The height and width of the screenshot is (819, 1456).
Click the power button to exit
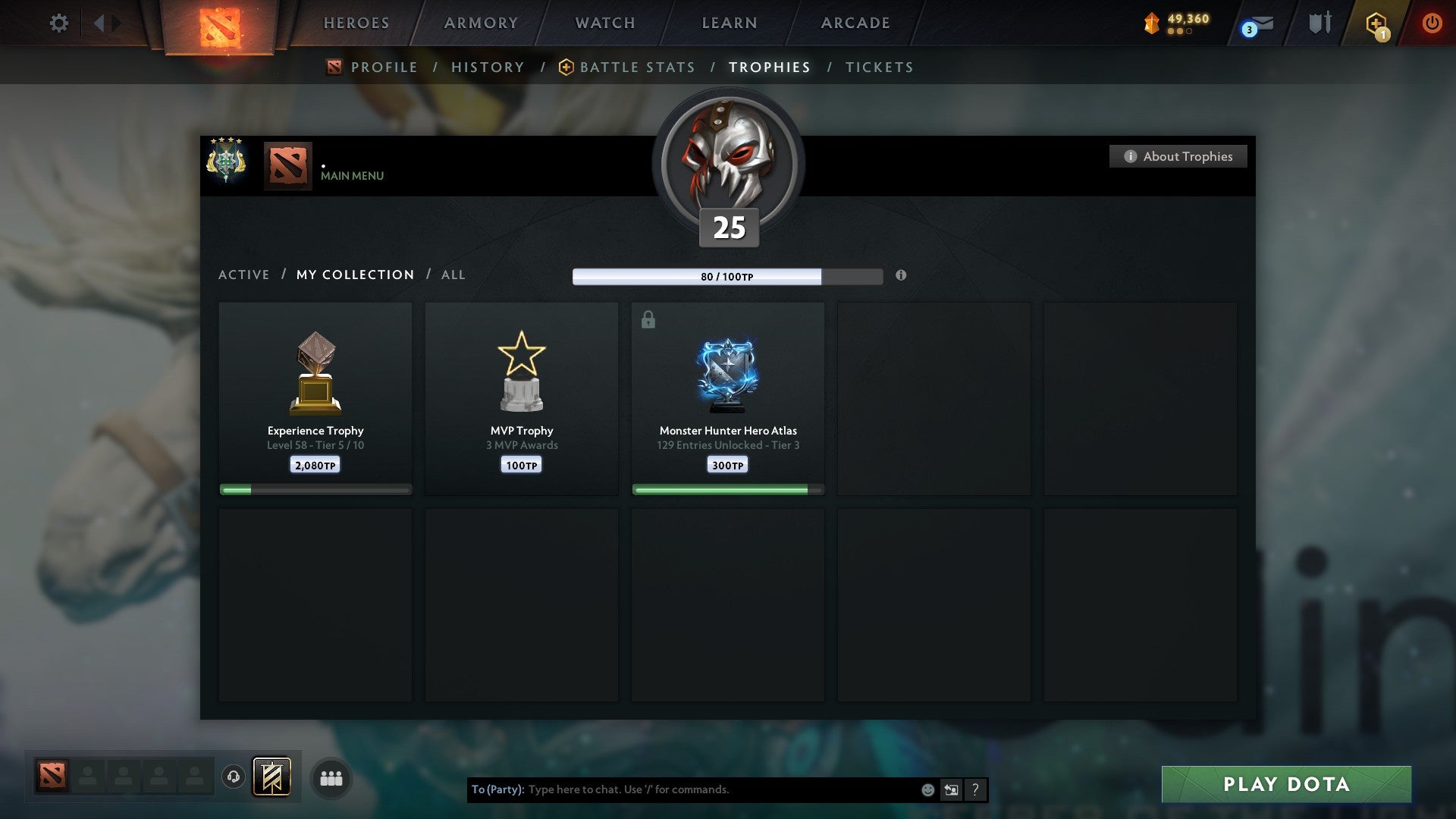1433,23
